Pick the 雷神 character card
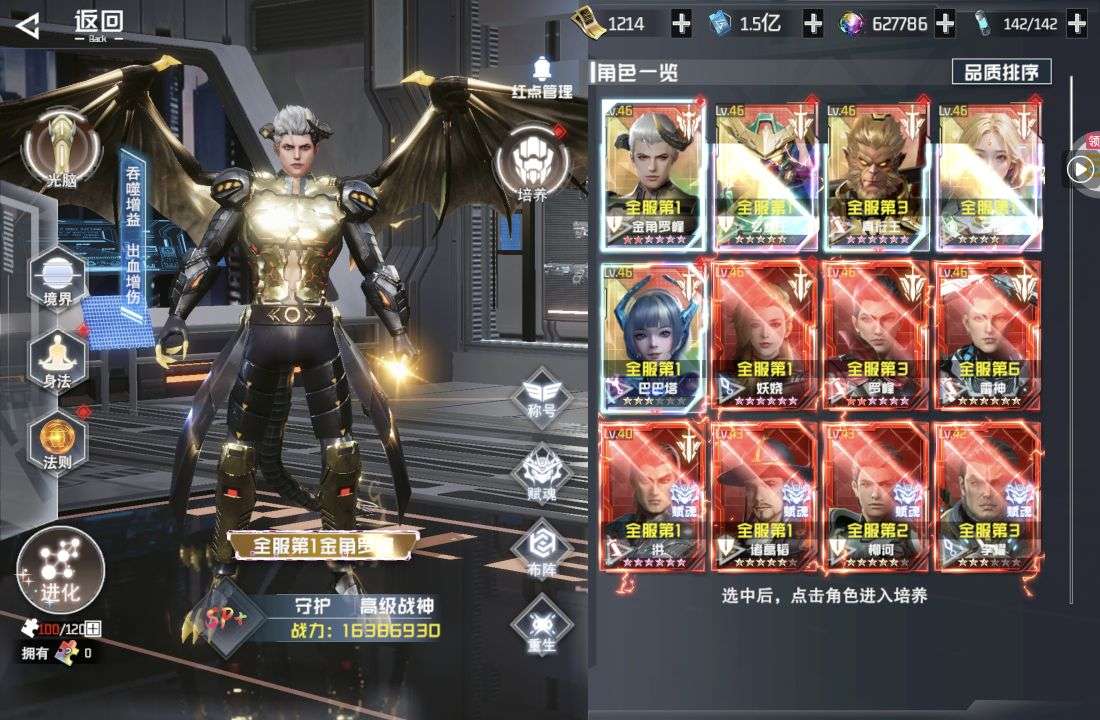 986,336
